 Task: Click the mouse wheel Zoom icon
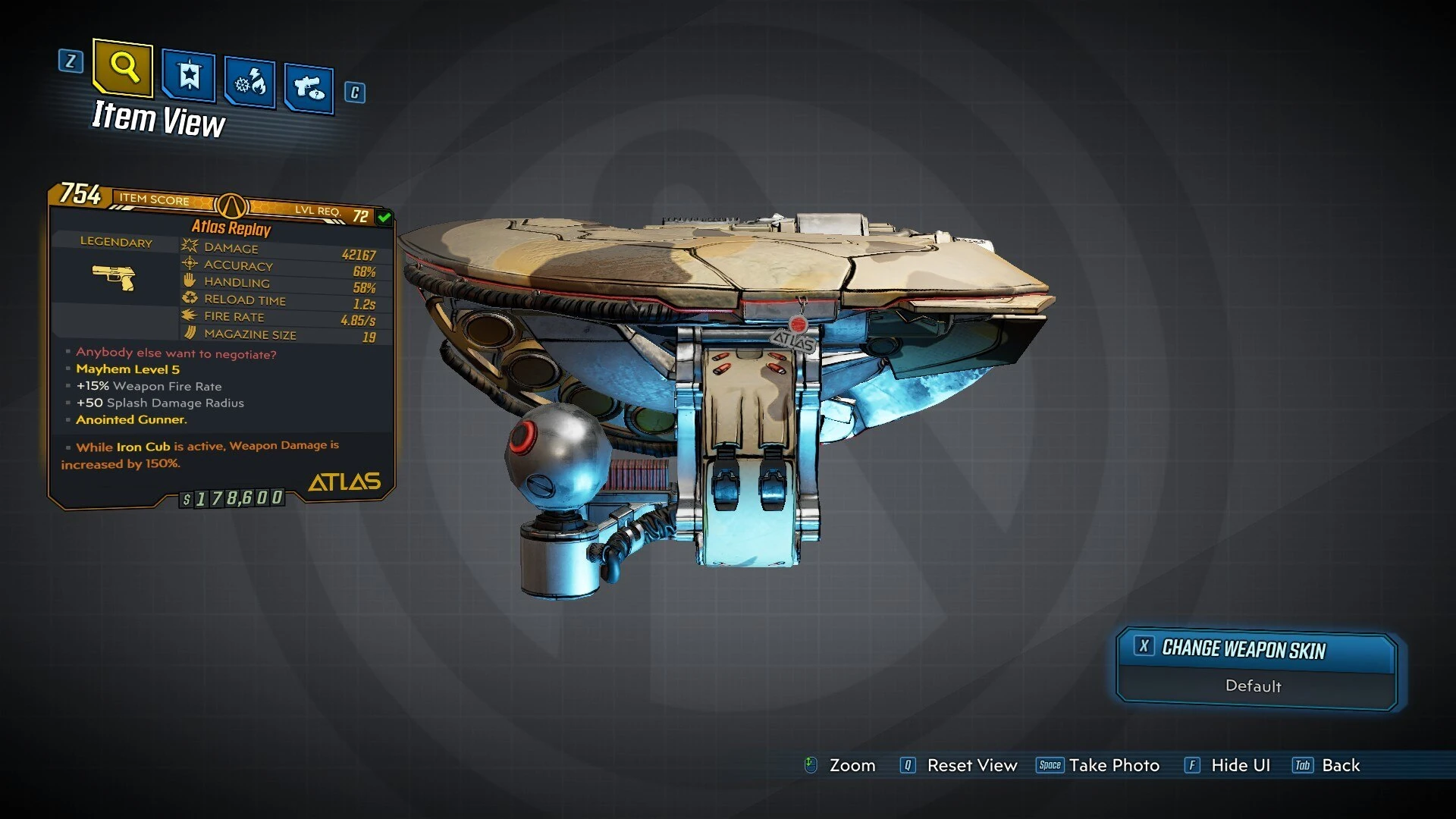click(811, 765)
